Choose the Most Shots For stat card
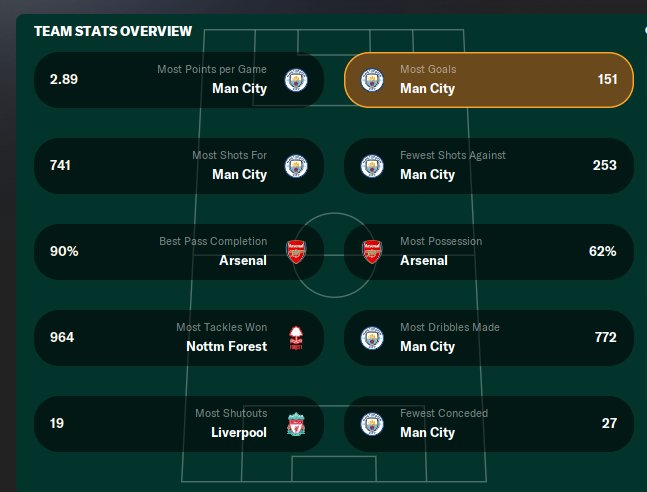Screen dimensions: 647x492 [178, 166]
